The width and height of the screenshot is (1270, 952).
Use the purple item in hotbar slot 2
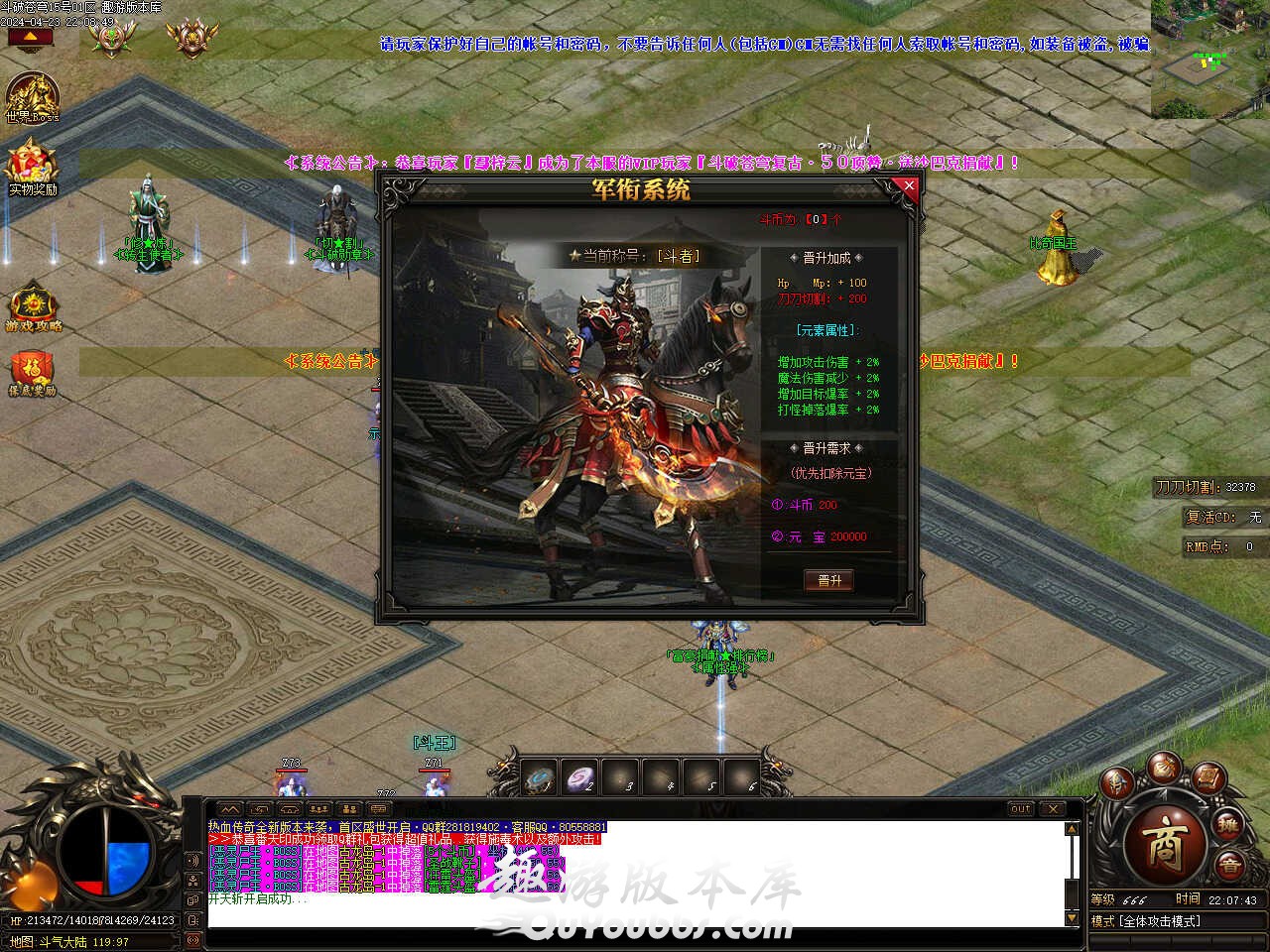[x=580, y=778]
